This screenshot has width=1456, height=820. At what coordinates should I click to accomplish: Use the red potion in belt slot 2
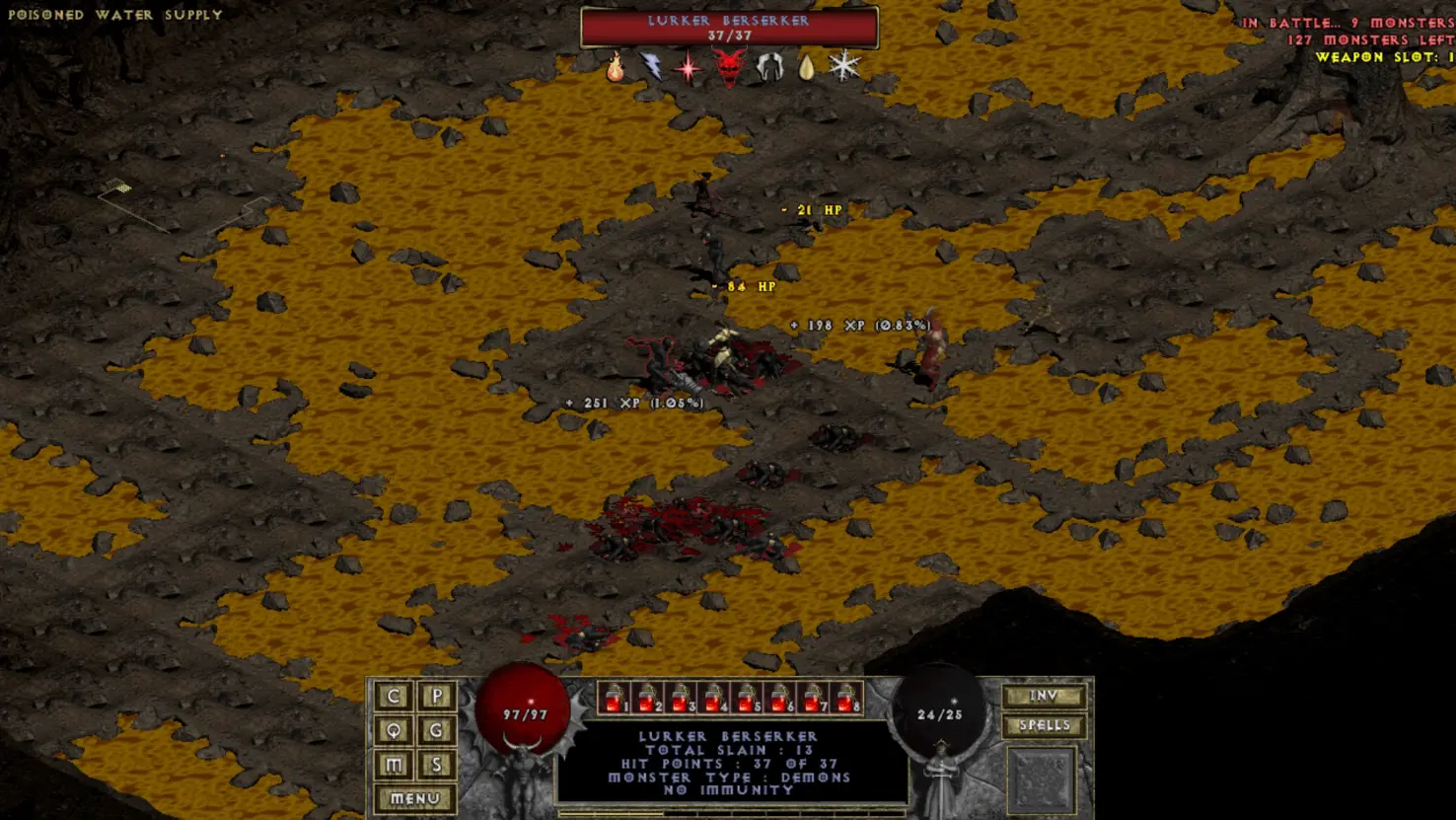pos(647,698)
